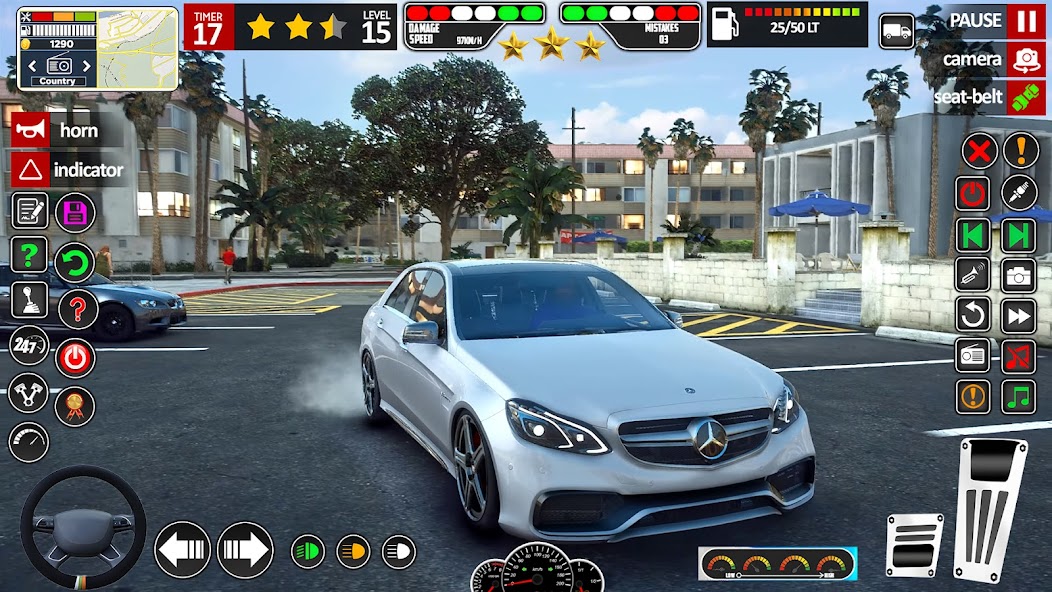The height and width of the screenshot is (592, 1052).
Task: Steer right with the right arrow button
Action: [245, 550]
